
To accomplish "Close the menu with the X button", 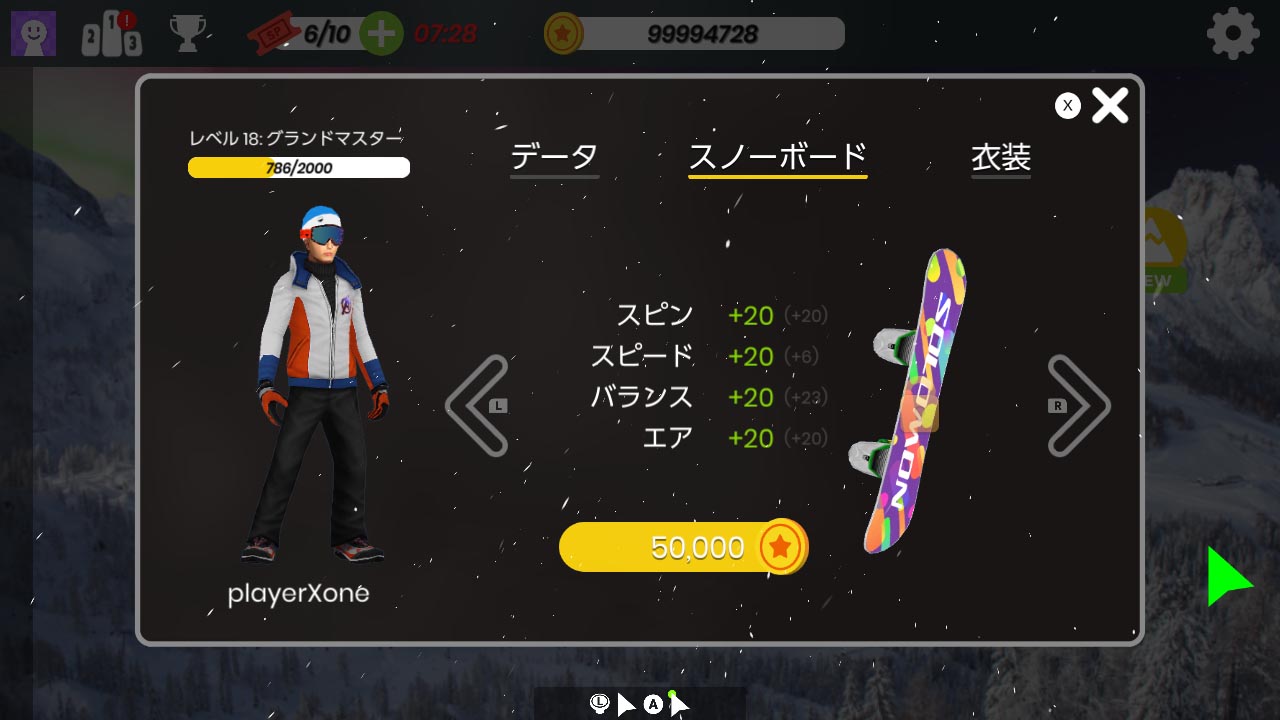I will (x=1110, y=104).
